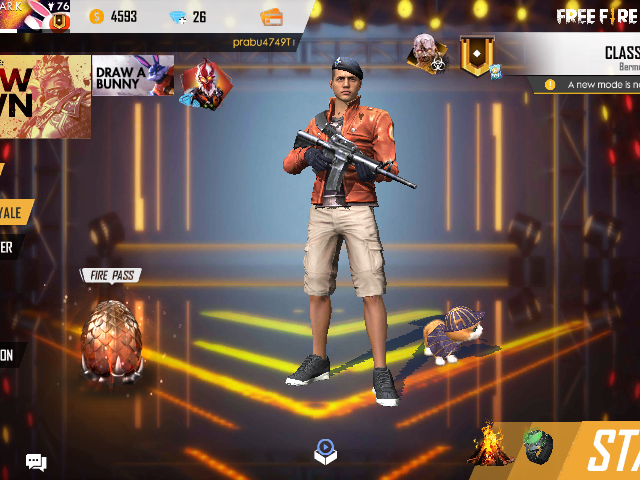Select the campfire icon near Start

491,444
